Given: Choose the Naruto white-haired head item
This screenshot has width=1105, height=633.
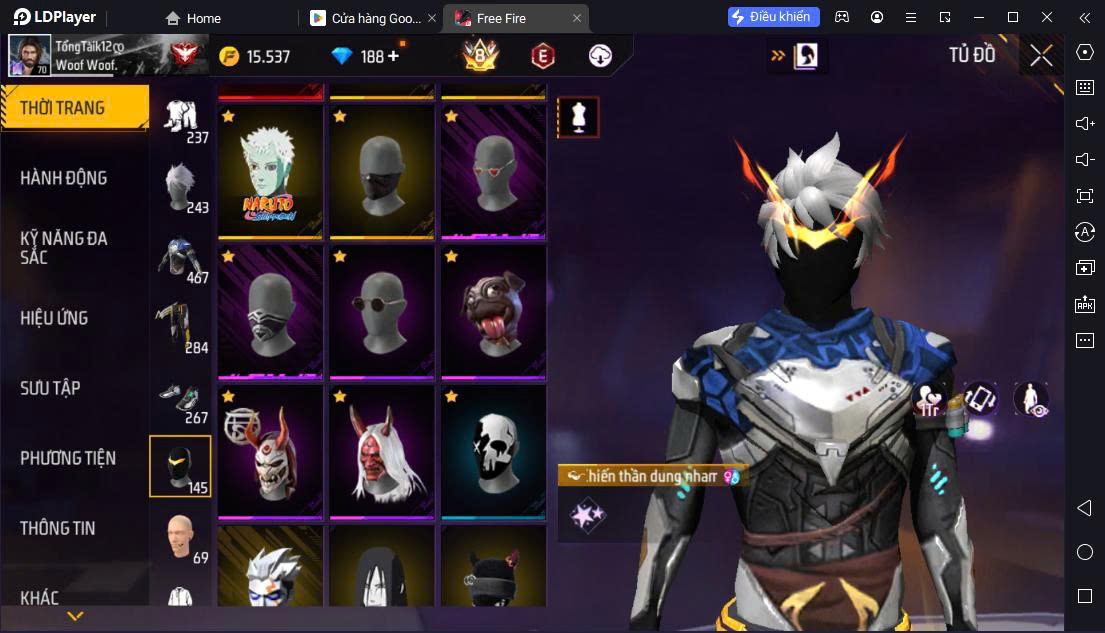Looking at the screenshot, I should (x=270, y=172).
